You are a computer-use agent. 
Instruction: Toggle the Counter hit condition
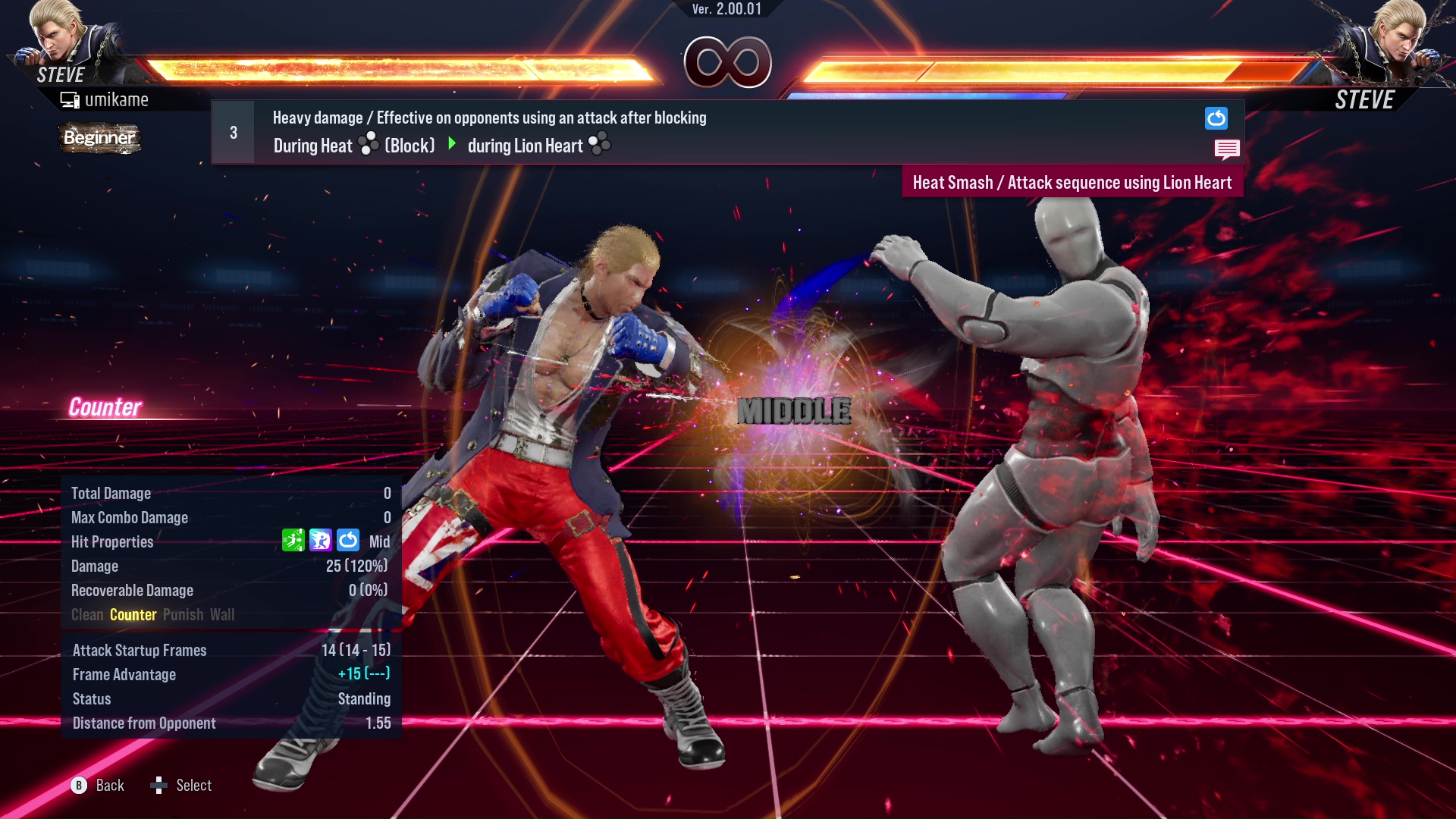click(x=133, y=614)
